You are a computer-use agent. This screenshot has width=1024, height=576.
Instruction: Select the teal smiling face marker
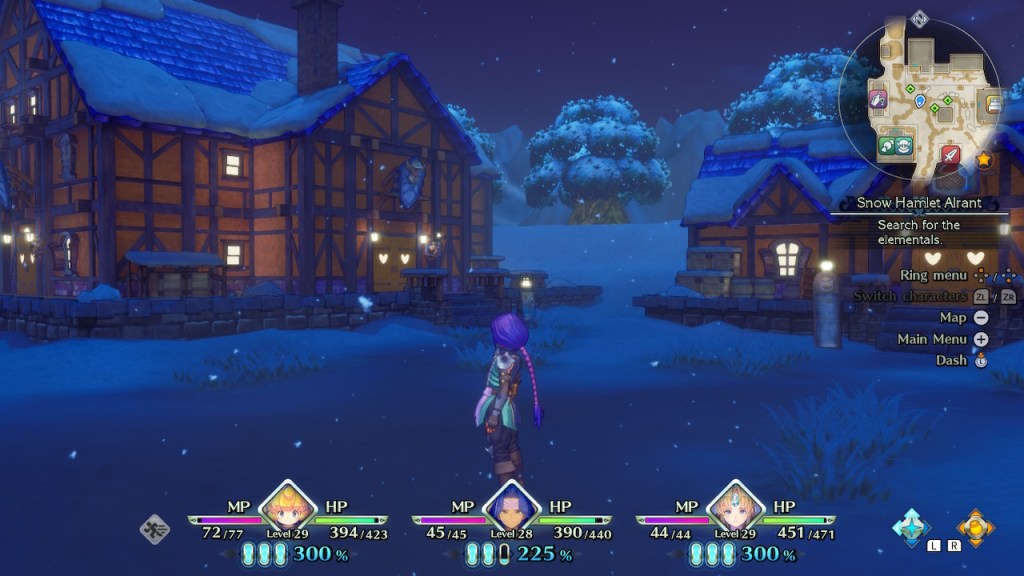pos(904,145)
